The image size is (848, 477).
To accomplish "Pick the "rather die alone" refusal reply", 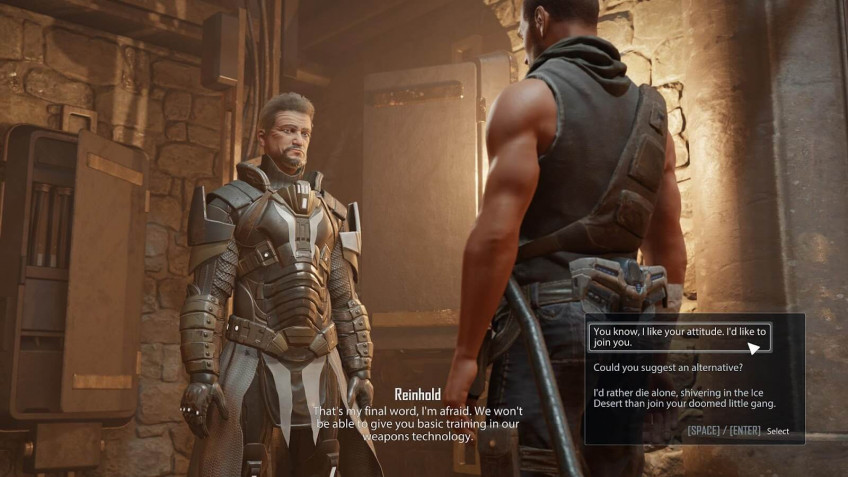I will (683, 398).
